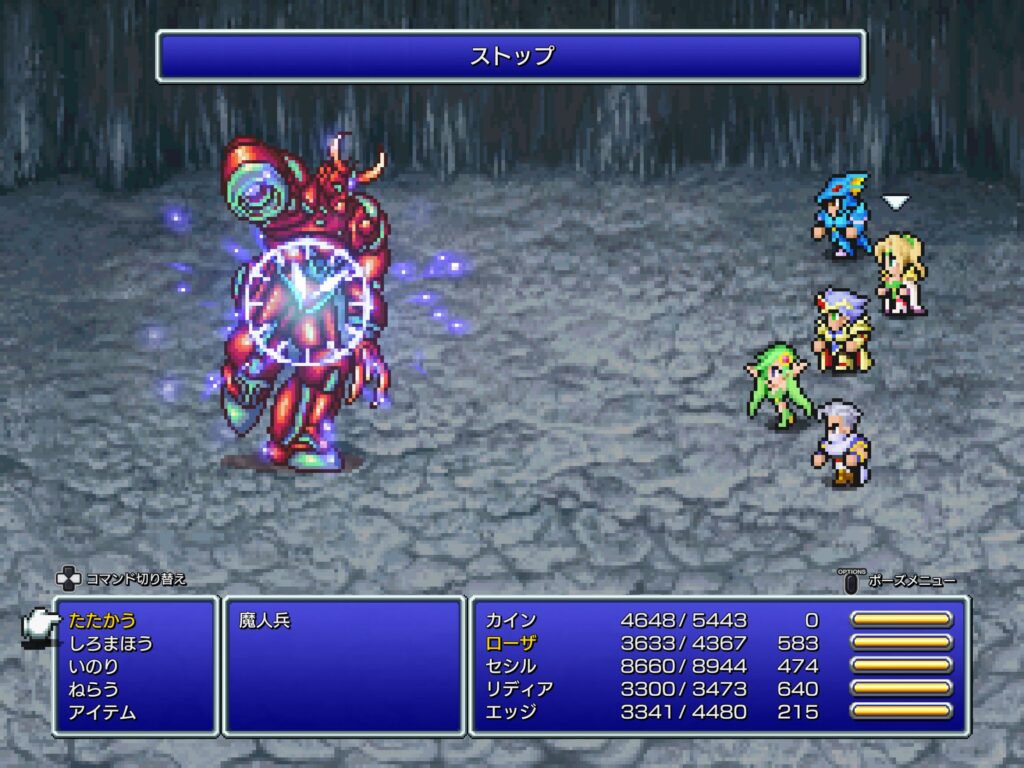Open the しろまほう white magic list
This screenshot has width=1024, height=768.
pos(111,643)
